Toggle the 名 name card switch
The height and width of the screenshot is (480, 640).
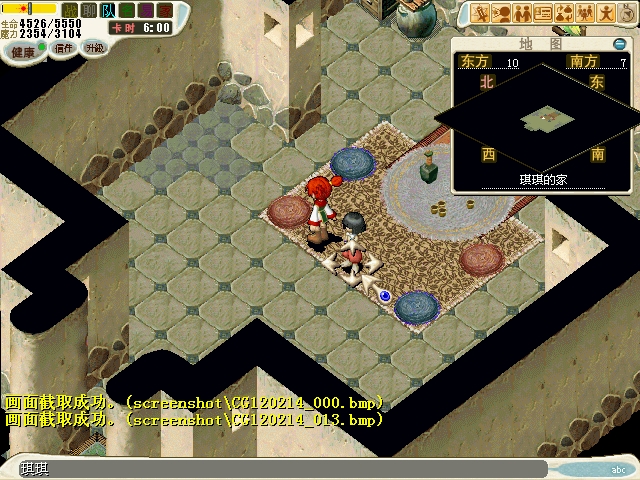[126, 10]
